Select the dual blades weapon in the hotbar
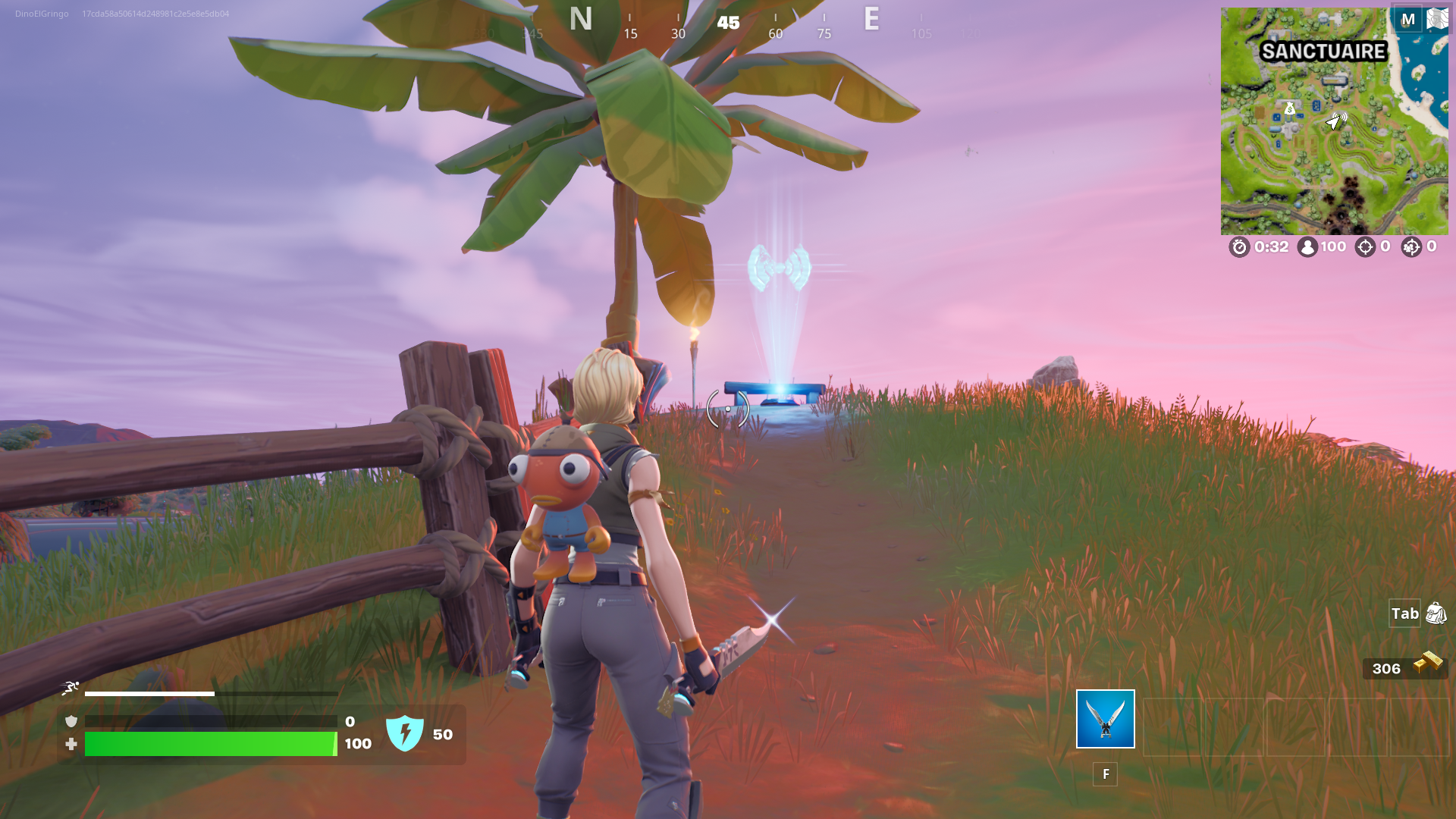Image resolution: width=1456 pixels, height=819 pixels. click(1105, 720)
